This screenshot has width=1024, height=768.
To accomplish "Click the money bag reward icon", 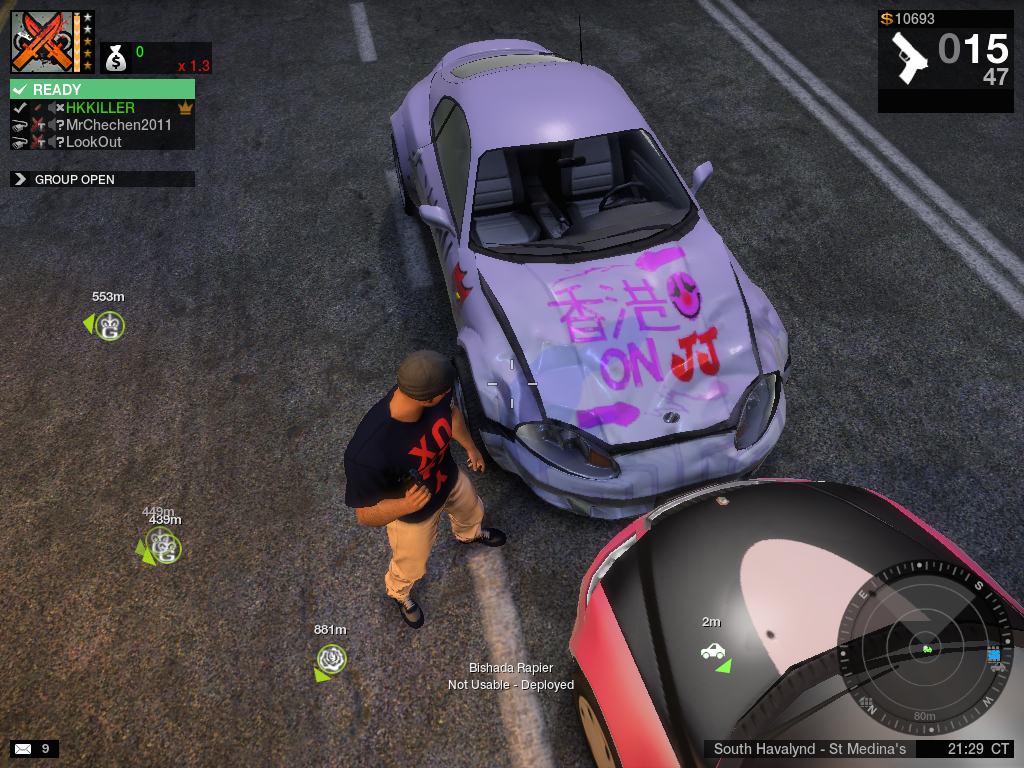I will click(x=116, y=59).
